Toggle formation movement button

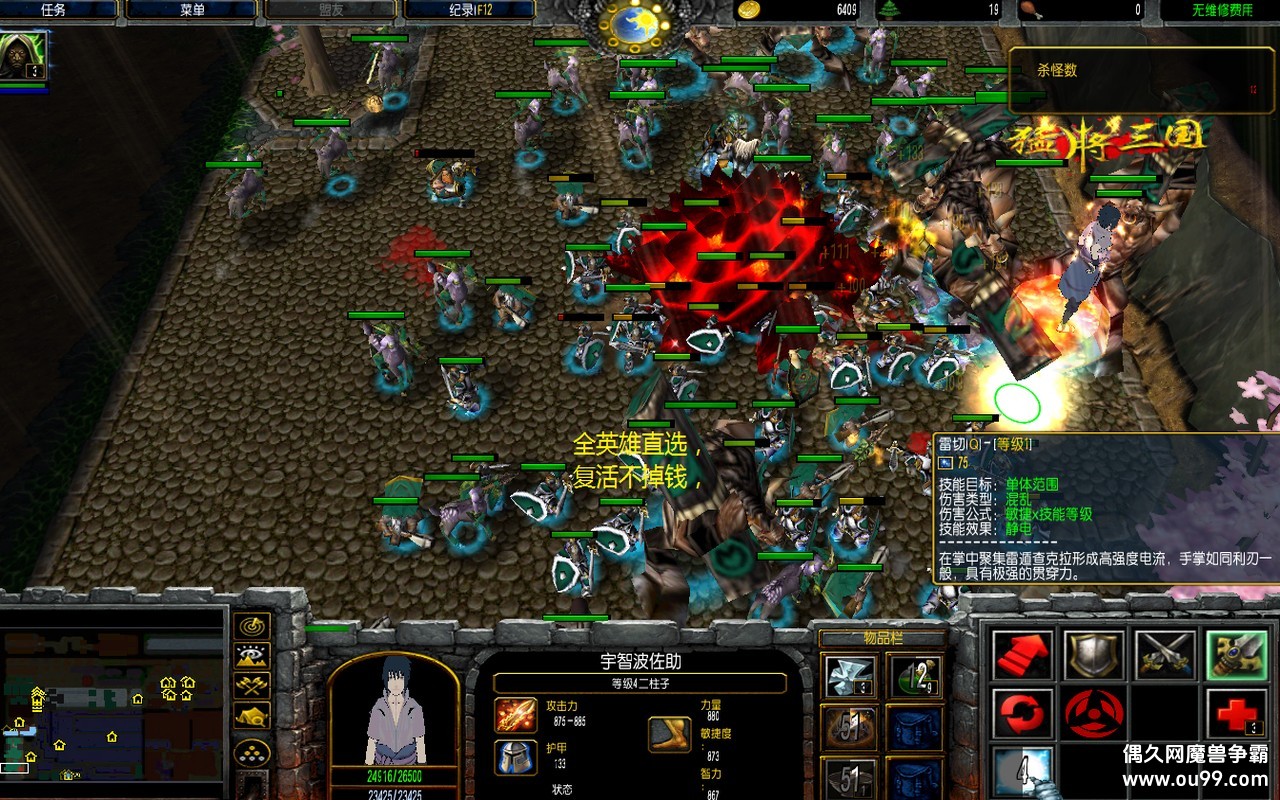(x=251, y=752)
